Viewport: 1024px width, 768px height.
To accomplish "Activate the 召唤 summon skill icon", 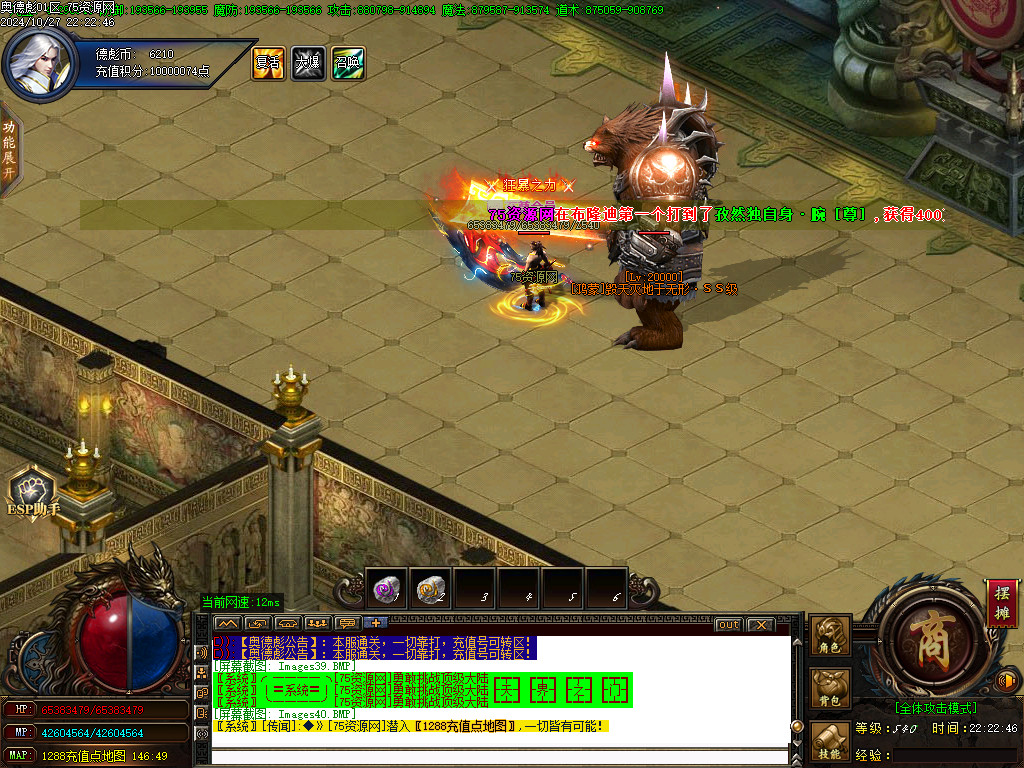I will coord(348,63).
